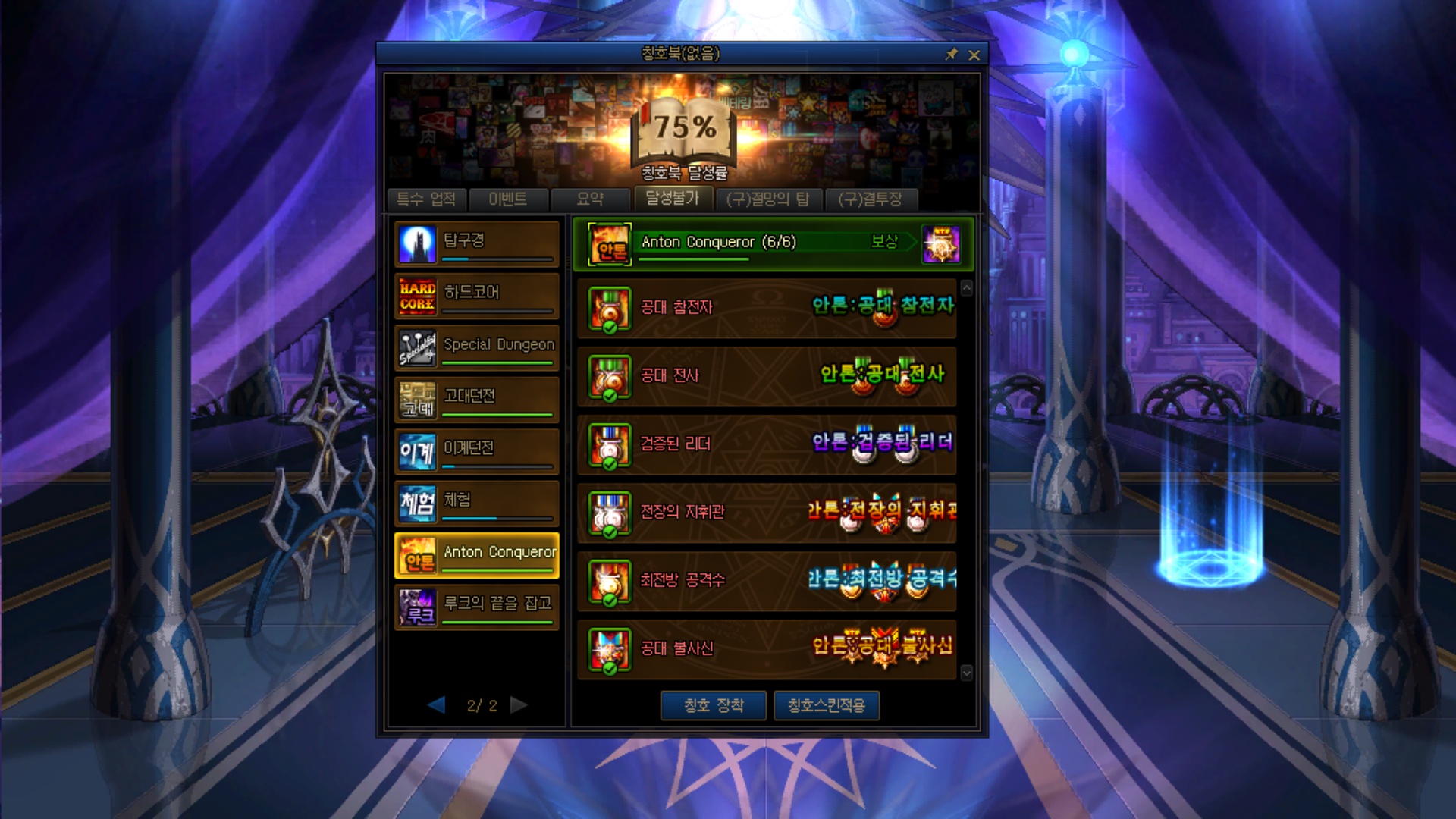Screen dimensions: 1456x819
Task: Close the title book window
Action: [974, 55]
